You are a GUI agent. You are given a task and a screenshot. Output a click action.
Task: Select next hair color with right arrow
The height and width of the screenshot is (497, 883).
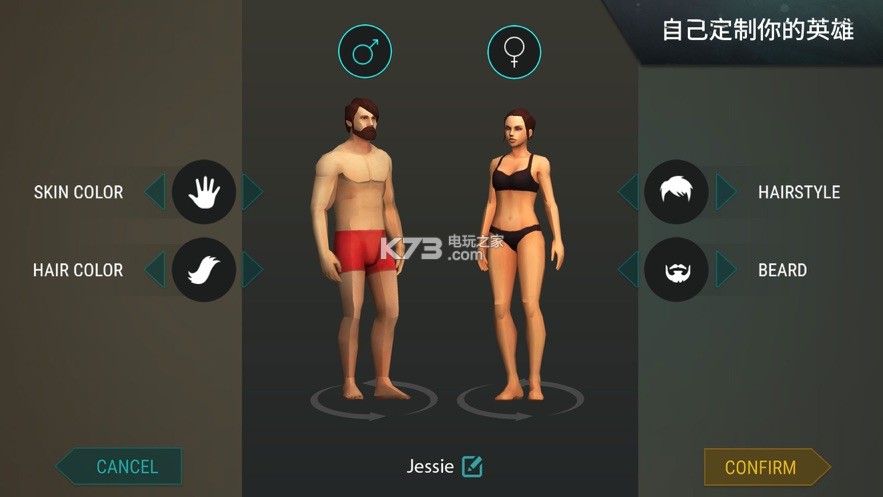pos(253,269)
